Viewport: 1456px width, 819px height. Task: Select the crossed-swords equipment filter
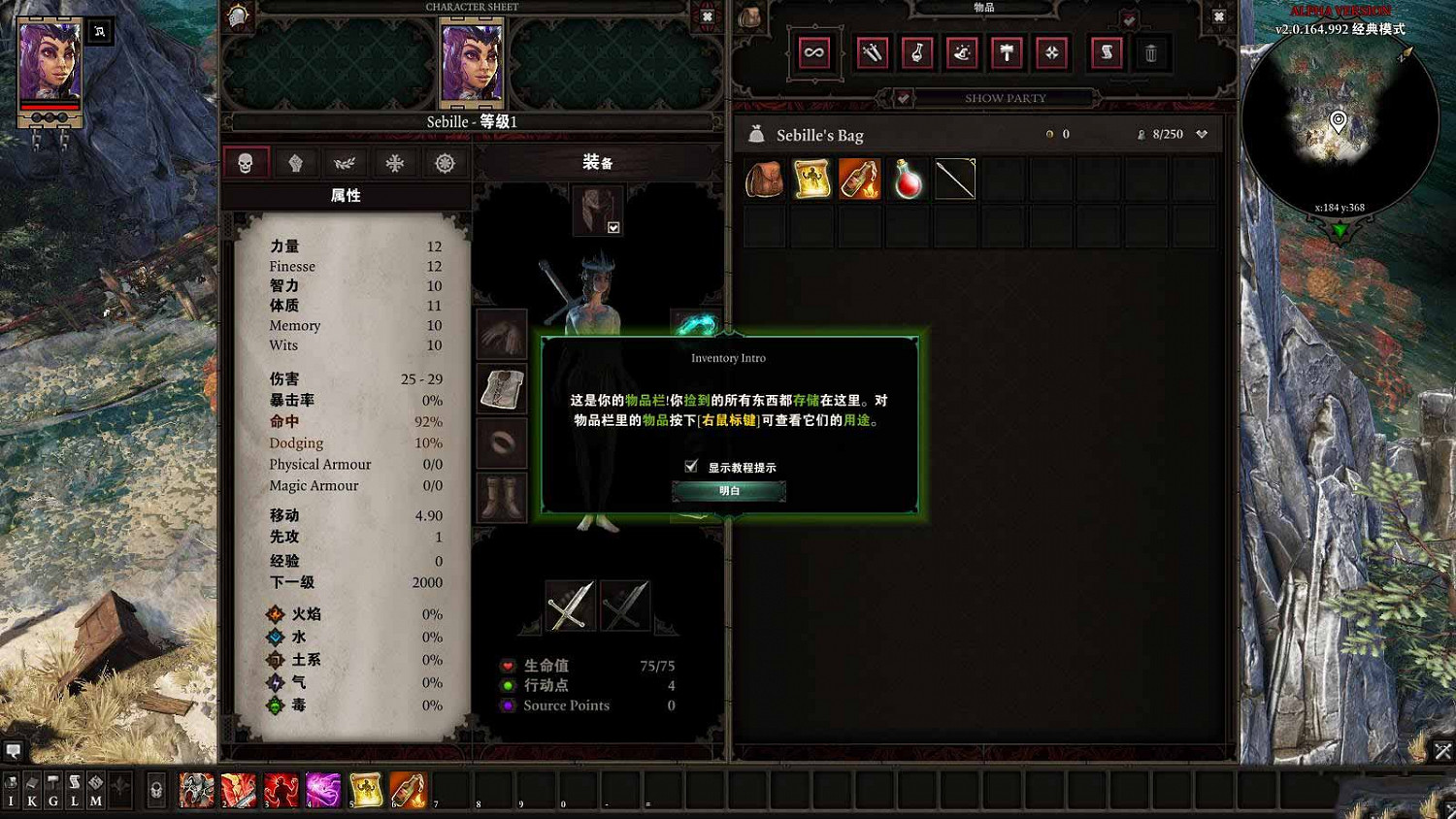(872, 53)
